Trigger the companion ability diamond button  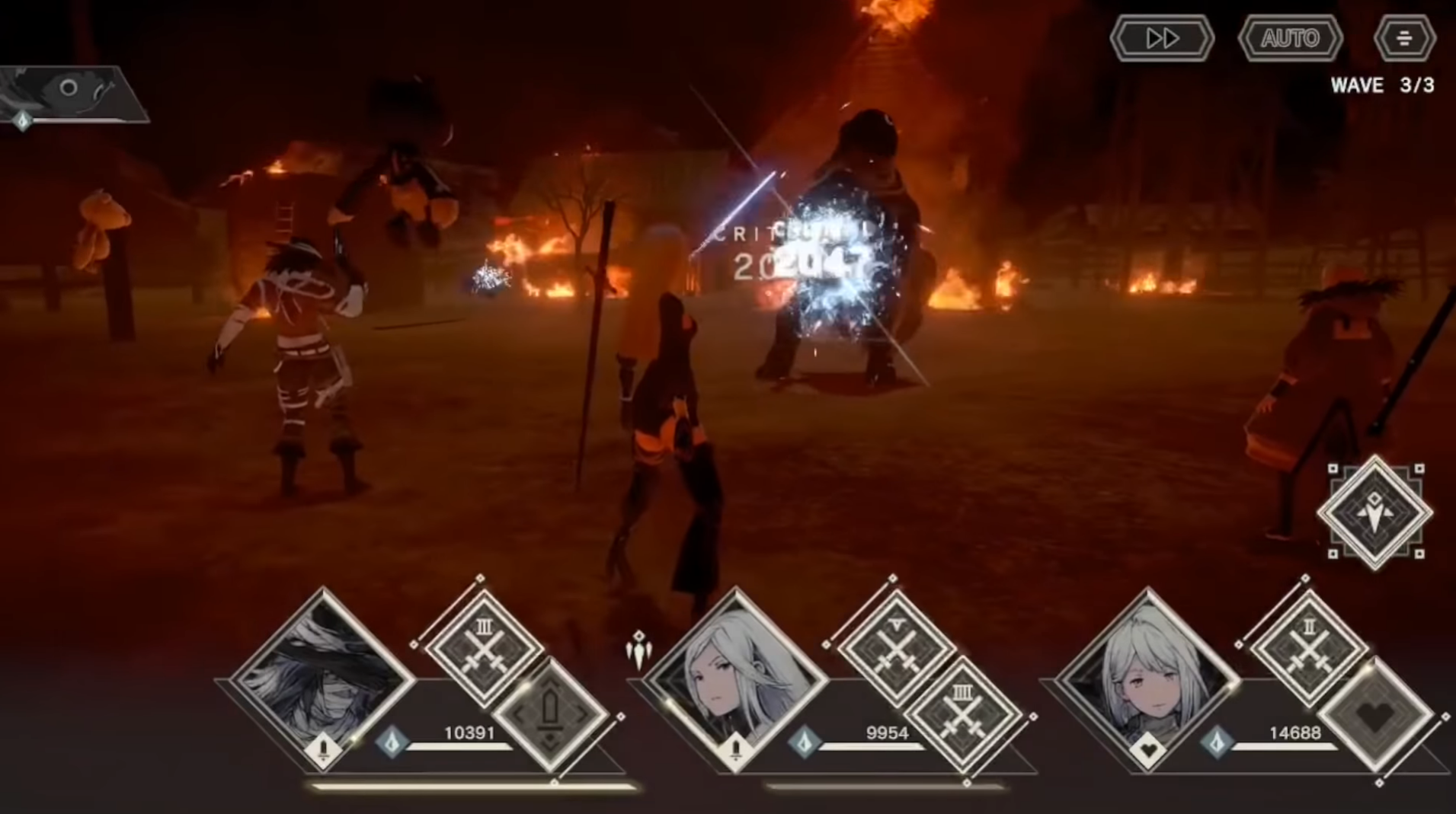click(x=1374, y=512)
